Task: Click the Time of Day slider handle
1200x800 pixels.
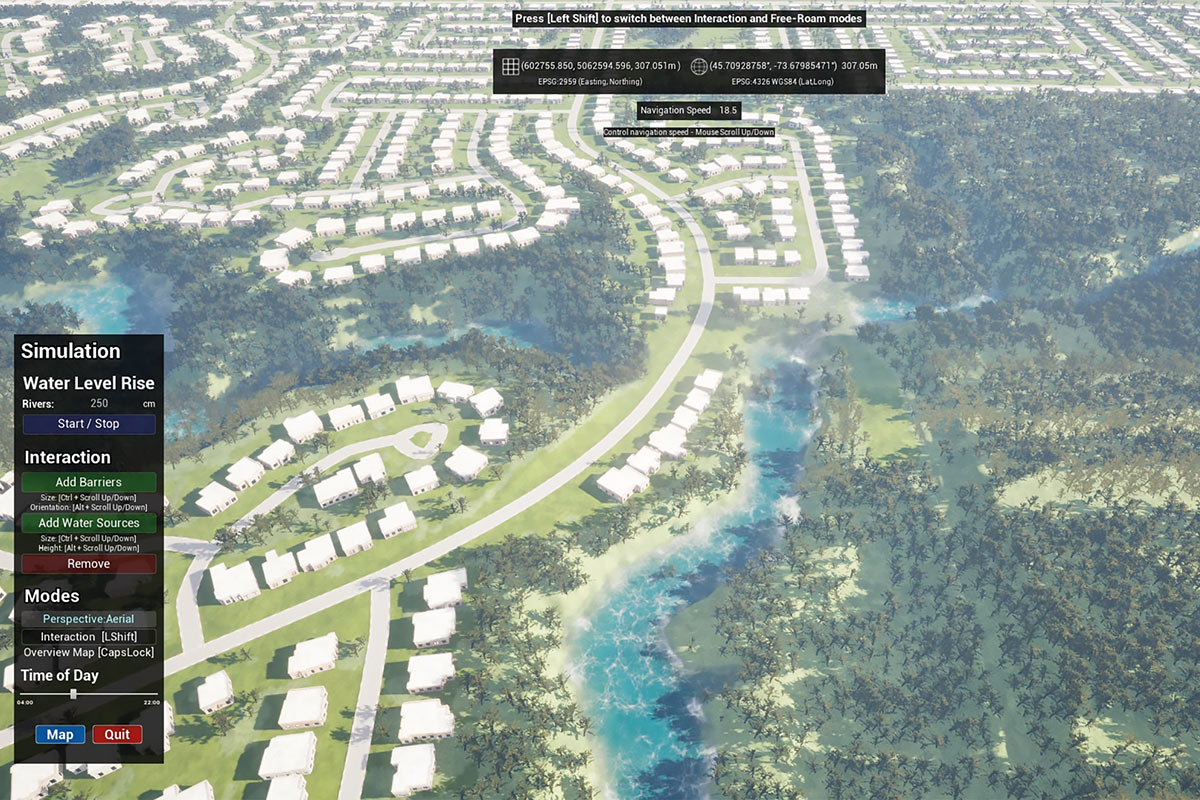Action: pyautogui.click(x=74, y=693)
